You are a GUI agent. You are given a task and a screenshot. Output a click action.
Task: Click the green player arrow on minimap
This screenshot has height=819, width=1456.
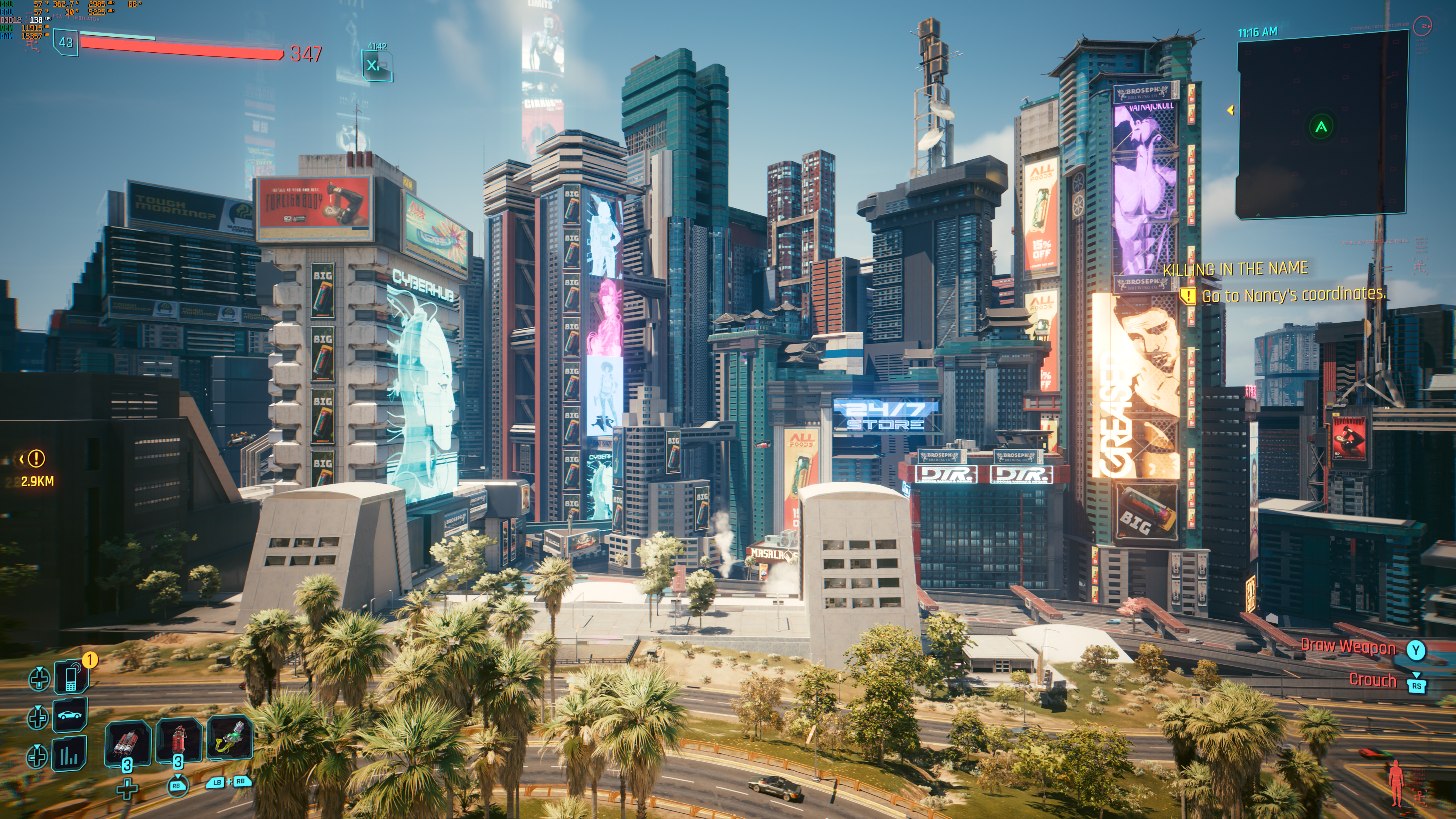(1321, 127)
